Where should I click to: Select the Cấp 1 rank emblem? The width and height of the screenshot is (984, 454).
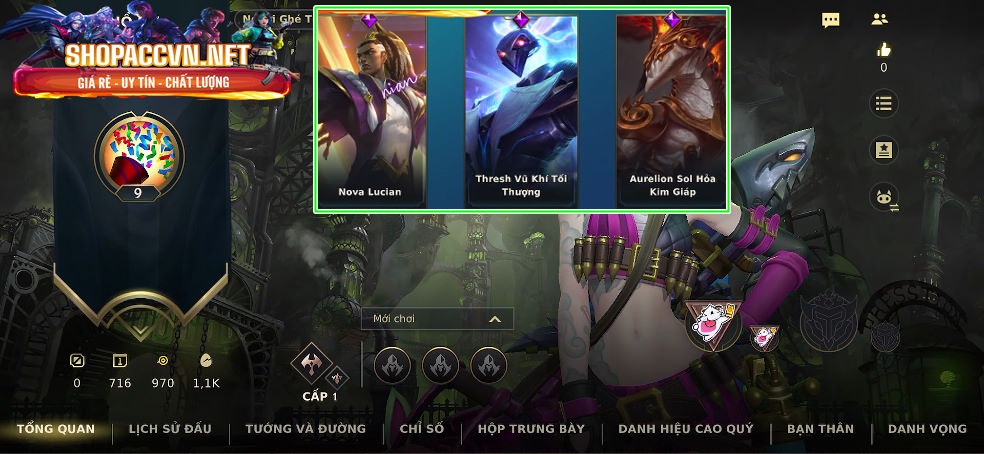tap(311, 364)
